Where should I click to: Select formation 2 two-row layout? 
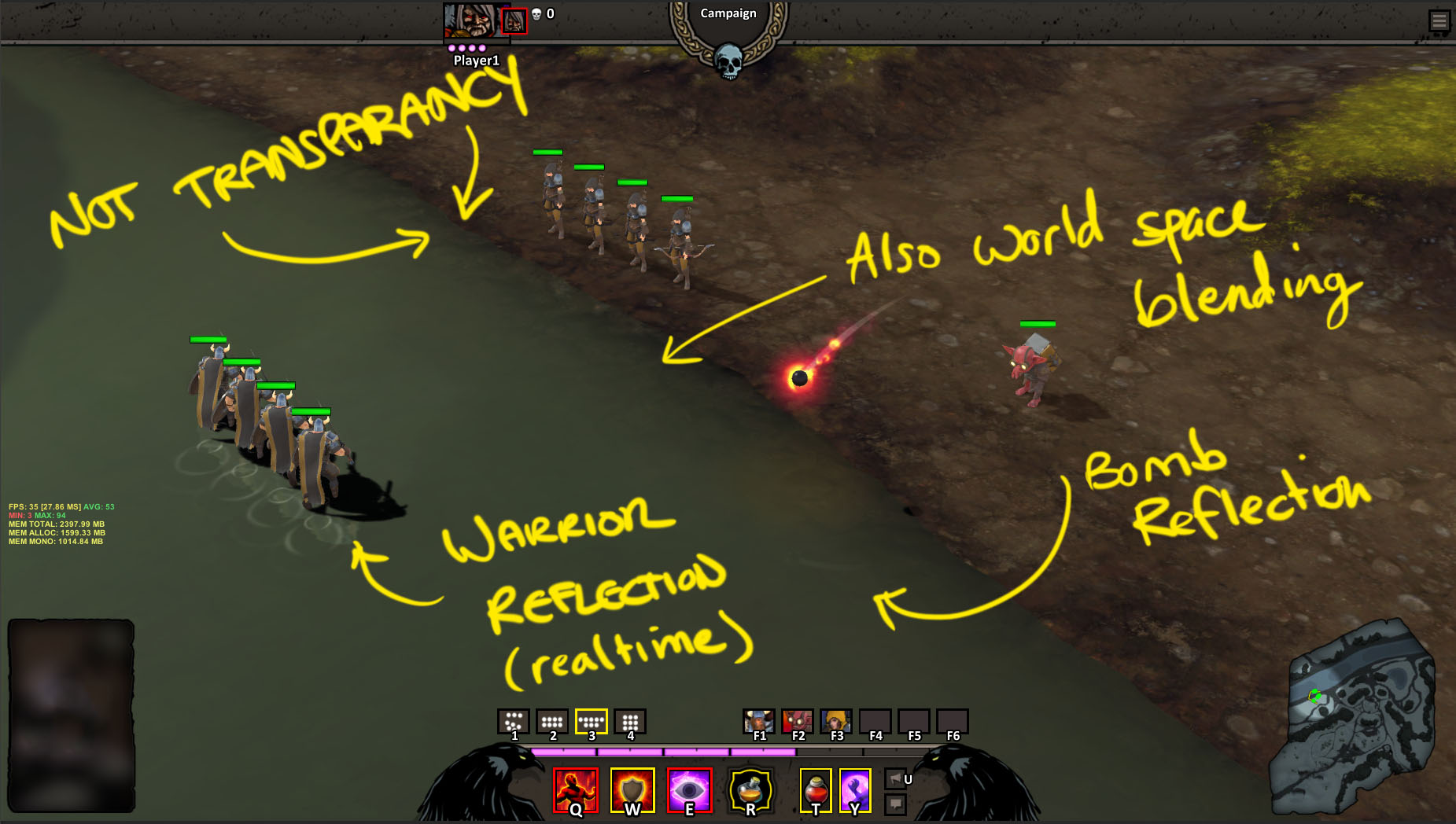point(552,721)
